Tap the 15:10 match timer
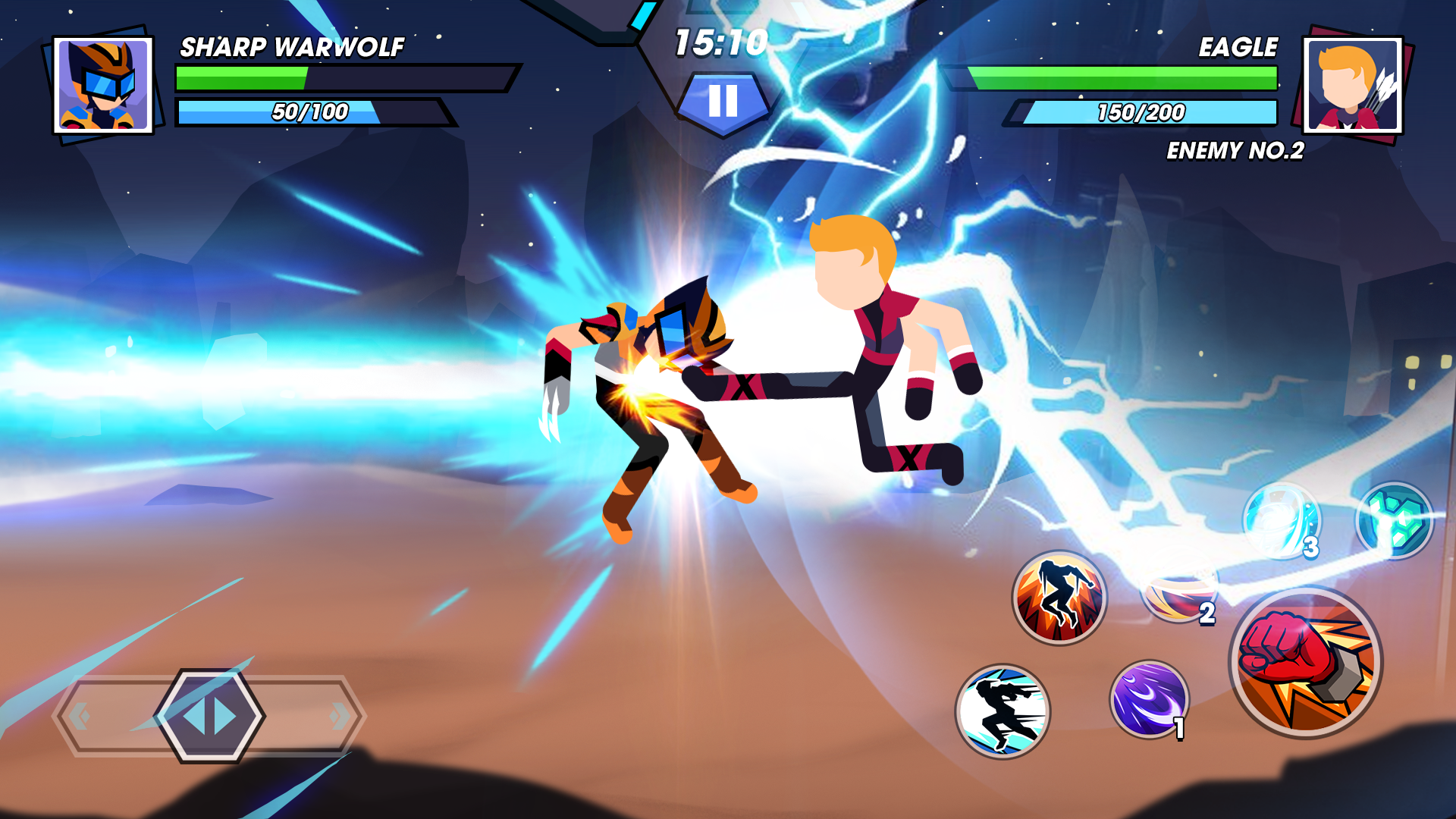The width and height of the screenshot is (1456, 819). pyautogui.click(x=722, y=44)
